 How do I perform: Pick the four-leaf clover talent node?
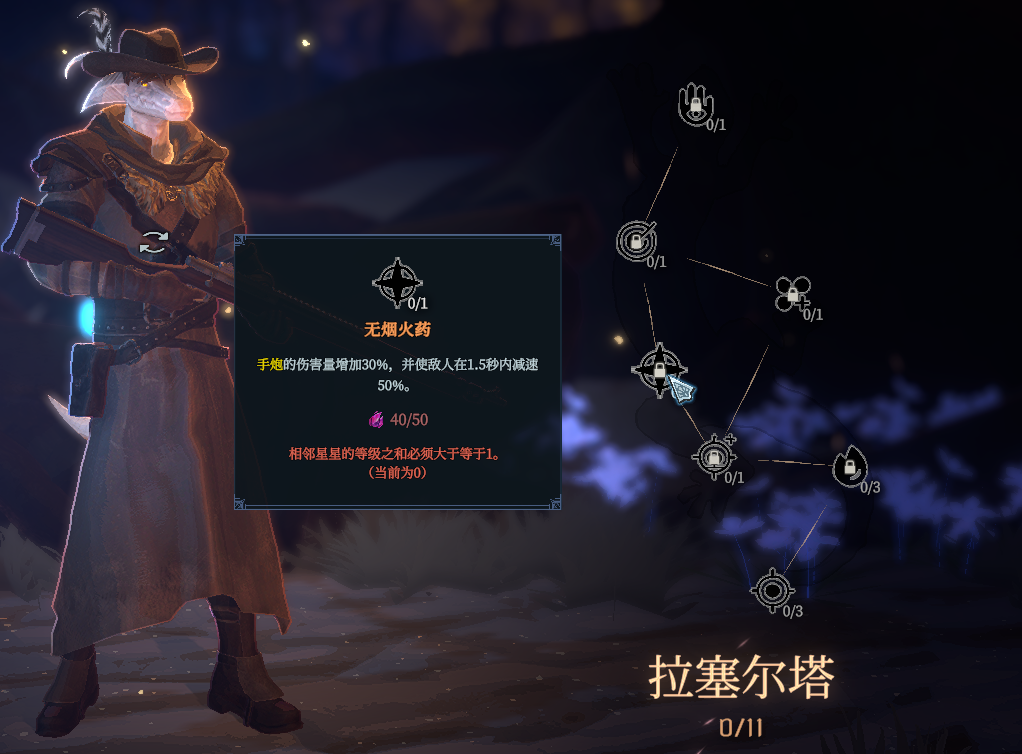[x=792, y=294]
